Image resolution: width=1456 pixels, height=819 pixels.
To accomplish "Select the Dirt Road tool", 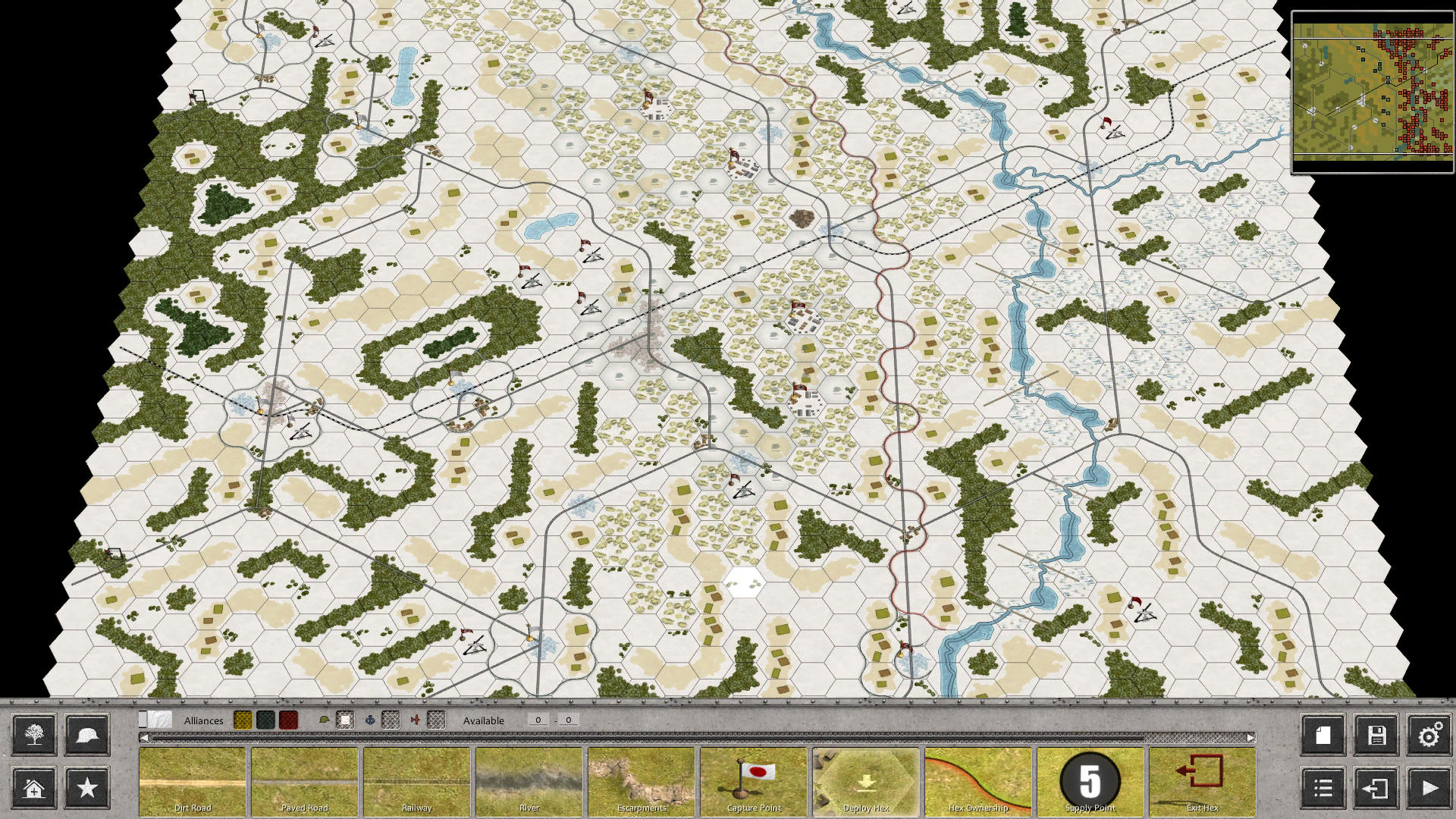I will click(193, 781).
